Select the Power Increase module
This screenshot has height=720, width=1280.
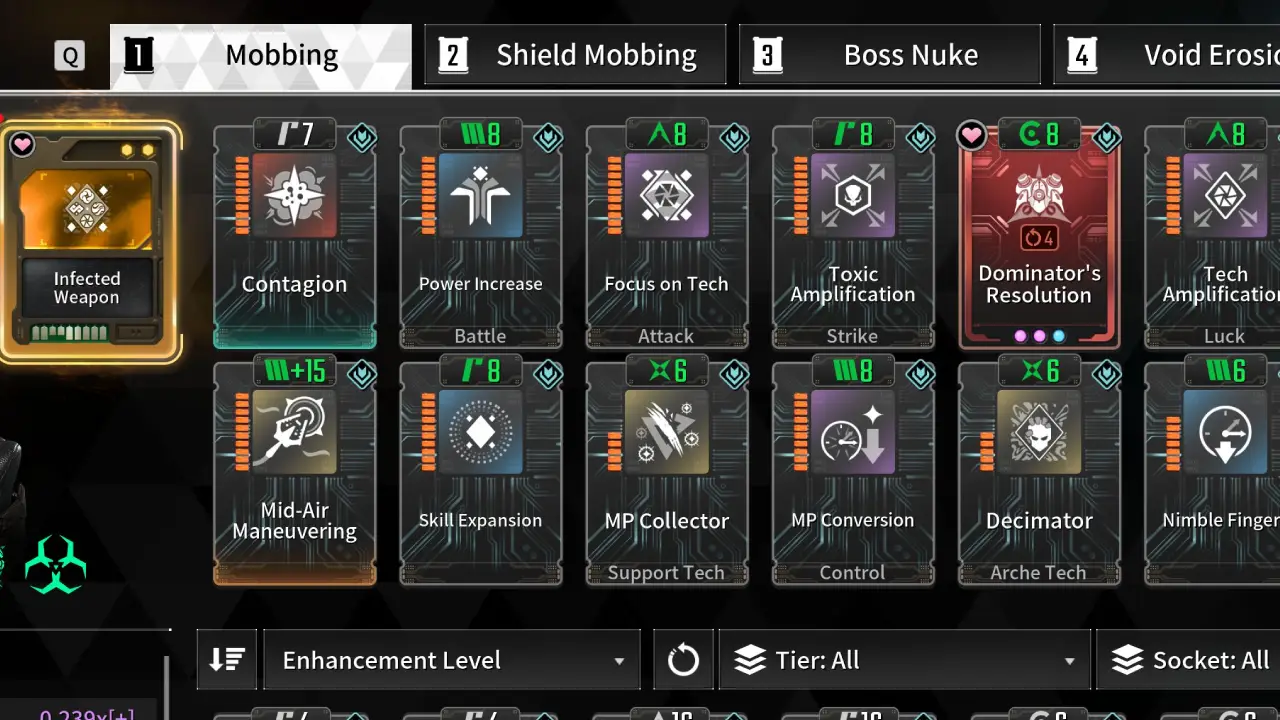pos(480,238)
